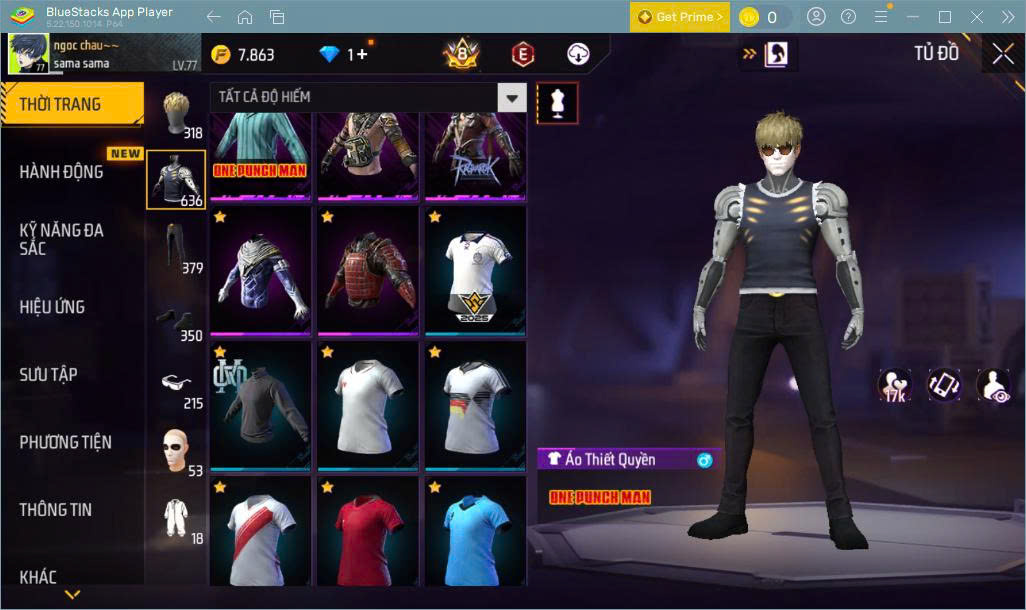
Task: Open the shoes category icon
Action: [177, 318]
